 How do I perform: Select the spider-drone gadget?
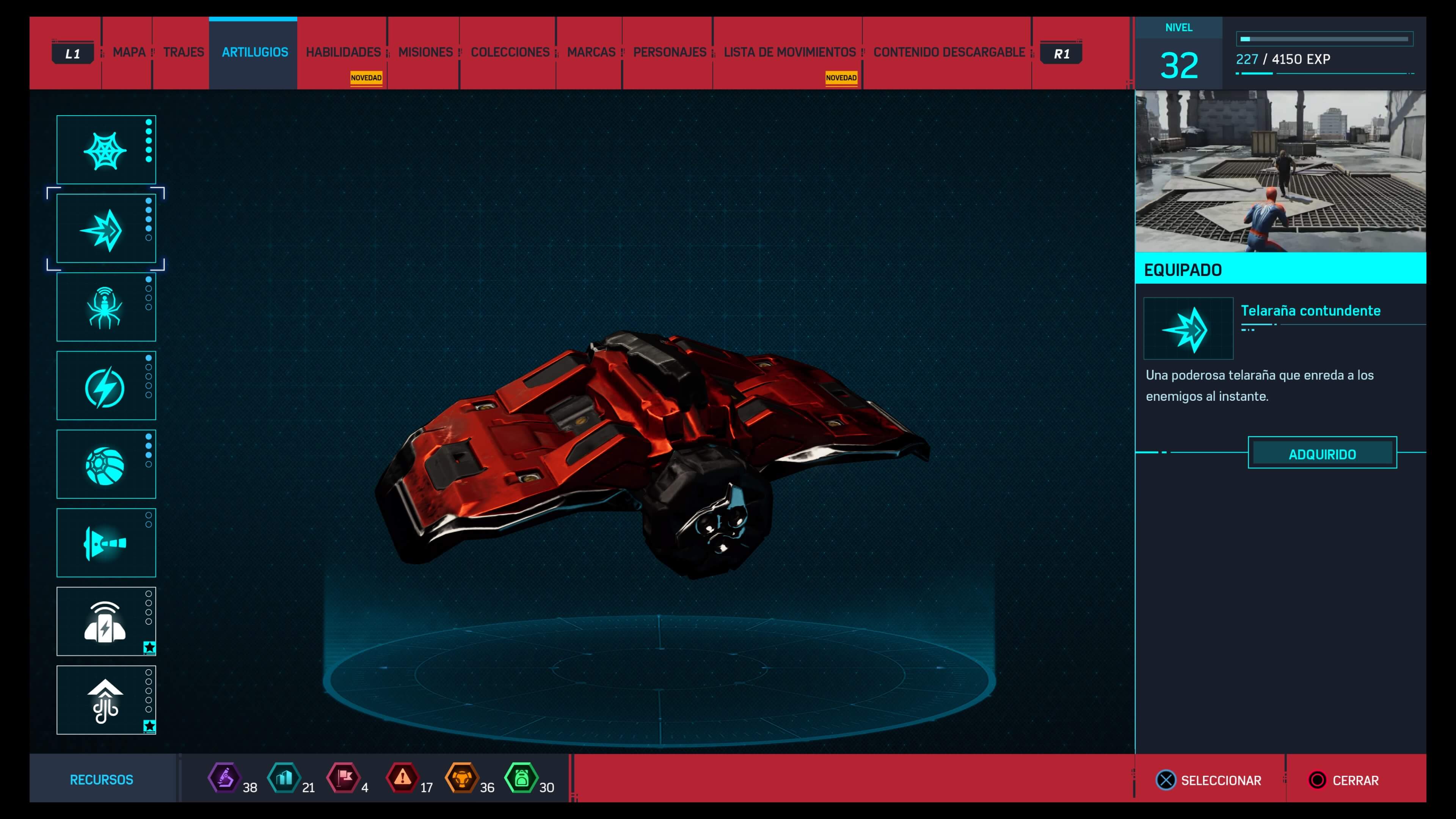point(106,308)
